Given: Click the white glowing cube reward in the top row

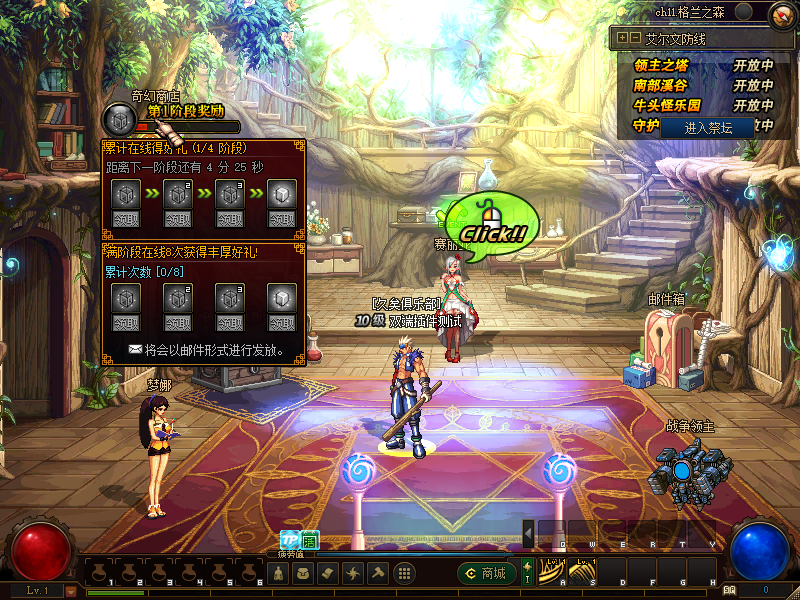Looking at the screenshot, I should pos(282,192).
